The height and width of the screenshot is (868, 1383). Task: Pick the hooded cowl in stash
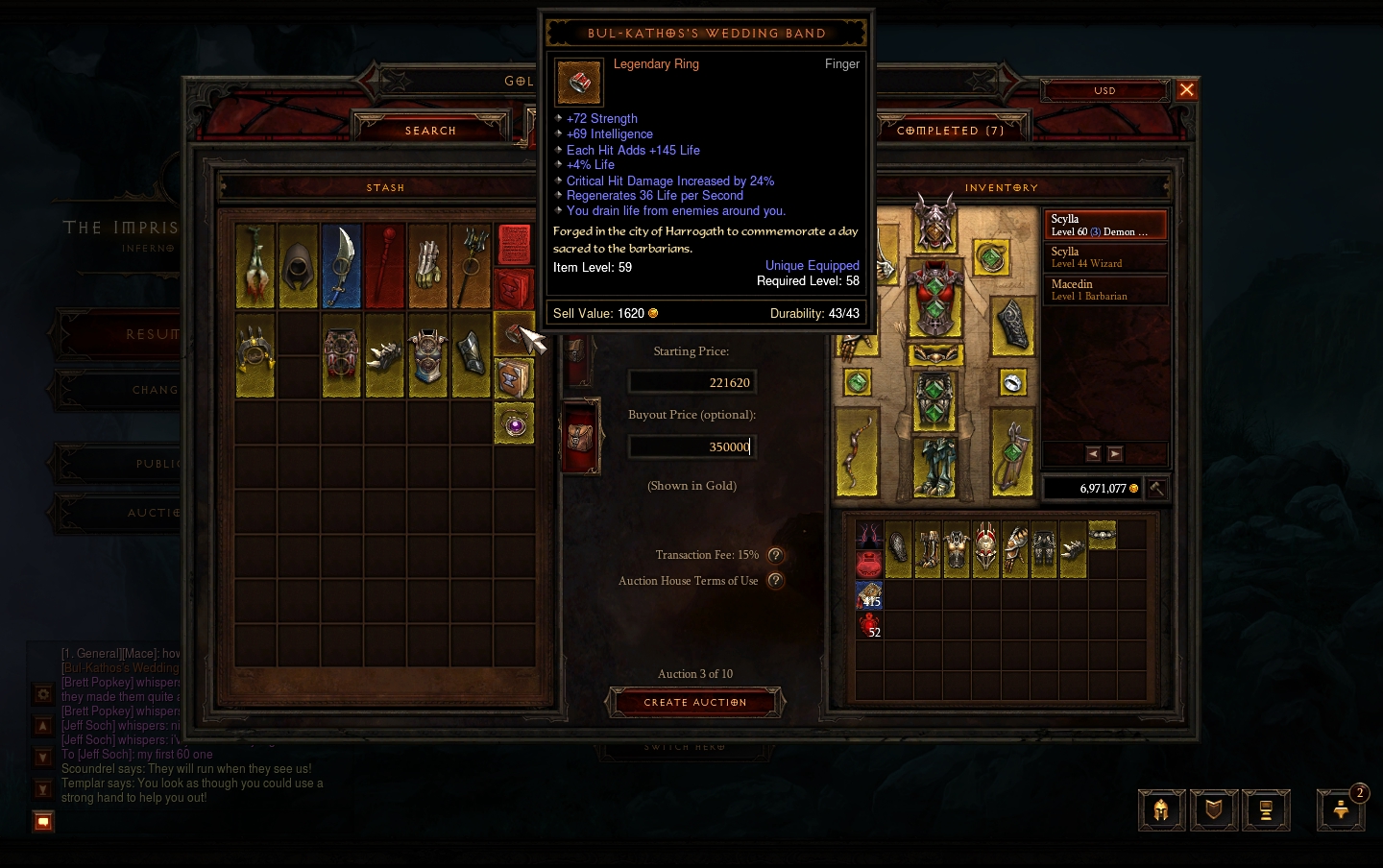[299, 266]
